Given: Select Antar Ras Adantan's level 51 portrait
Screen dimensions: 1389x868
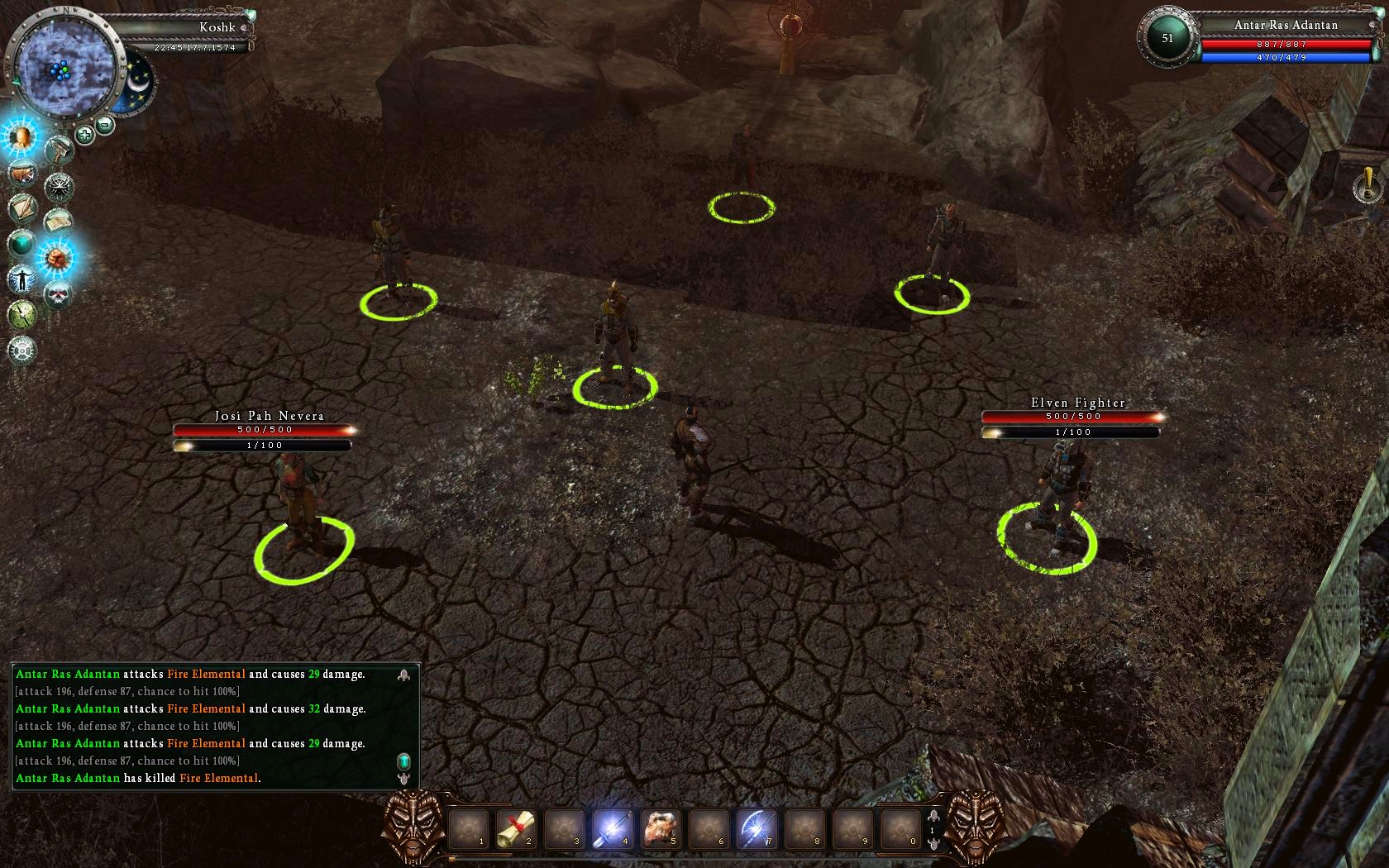Looking at the screenshot, I should (1167, 38).
